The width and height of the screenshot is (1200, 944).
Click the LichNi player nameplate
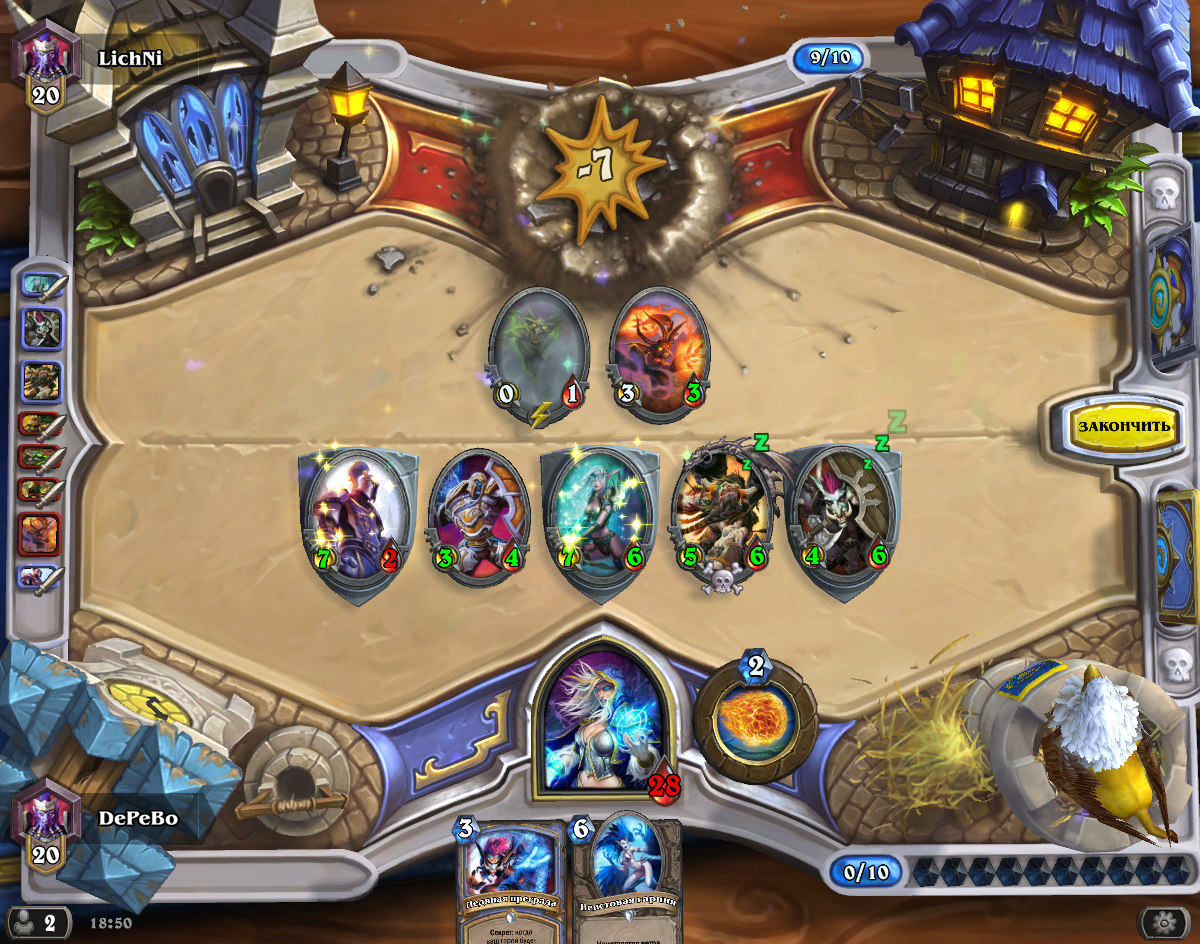coord(130,58)
